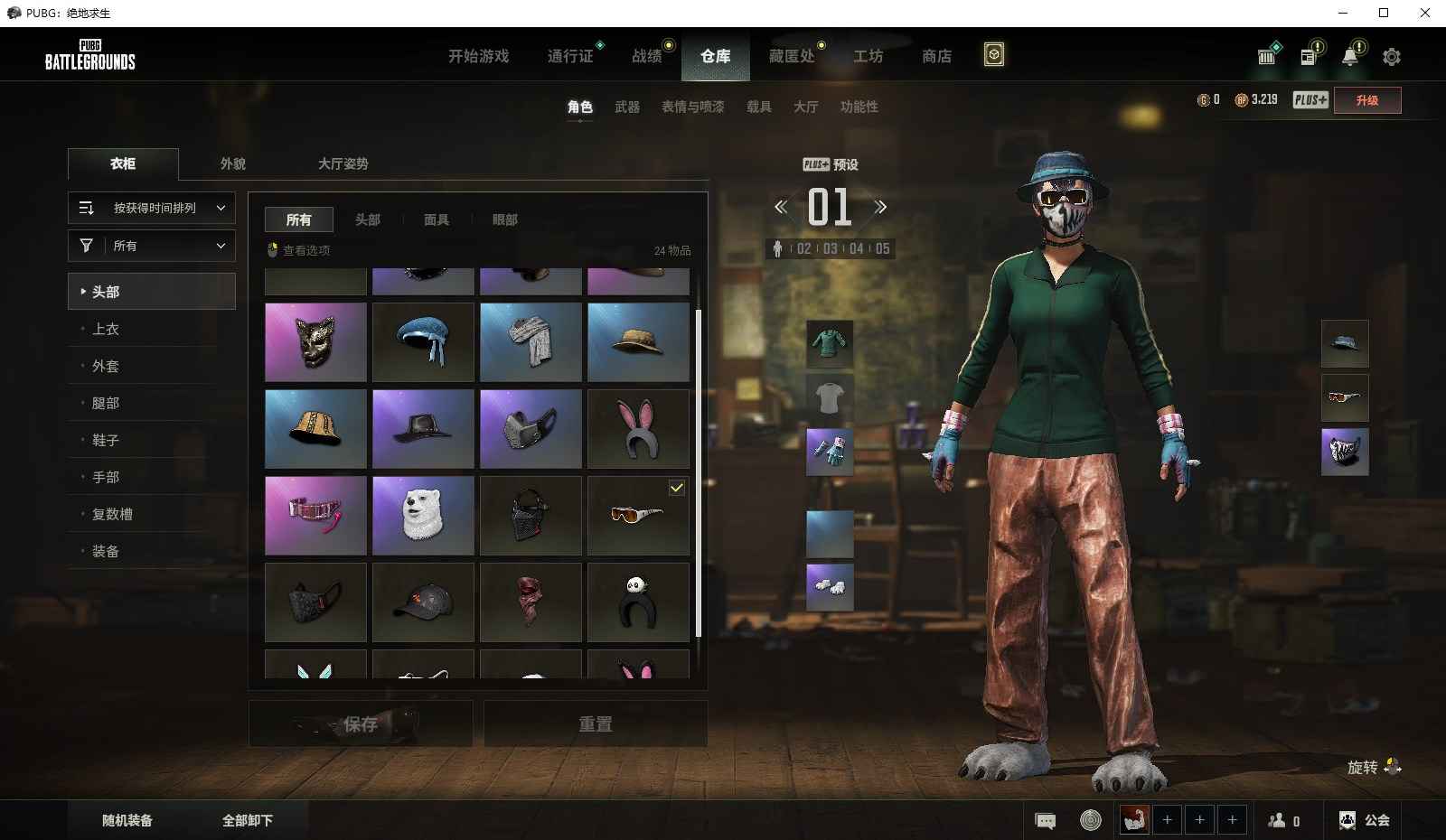The width and height of the screenshot is (1446, 840).
Task: Maximize the PUBG game window
Action: pos(1384,13)
